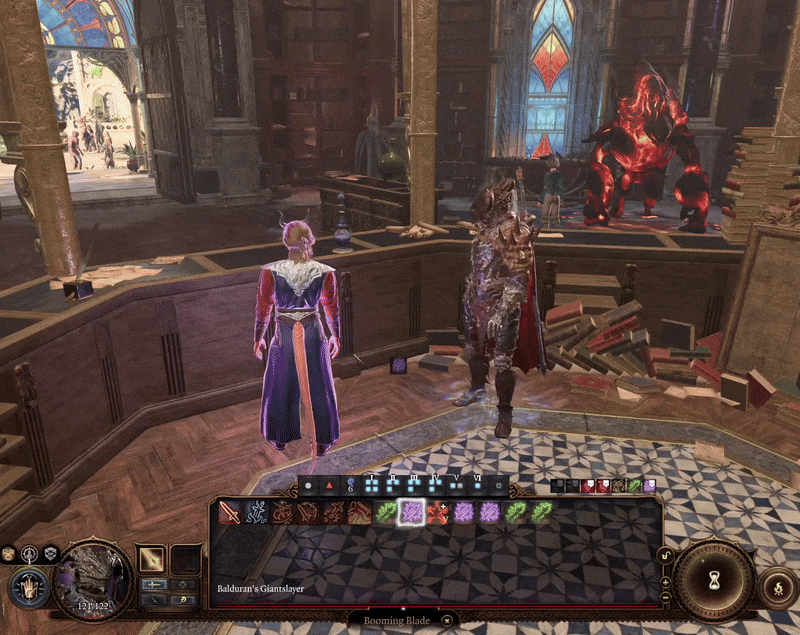800x635 pixels.
Task: Toggle the ranged weapon set button
Action: [x=153, y=599]
